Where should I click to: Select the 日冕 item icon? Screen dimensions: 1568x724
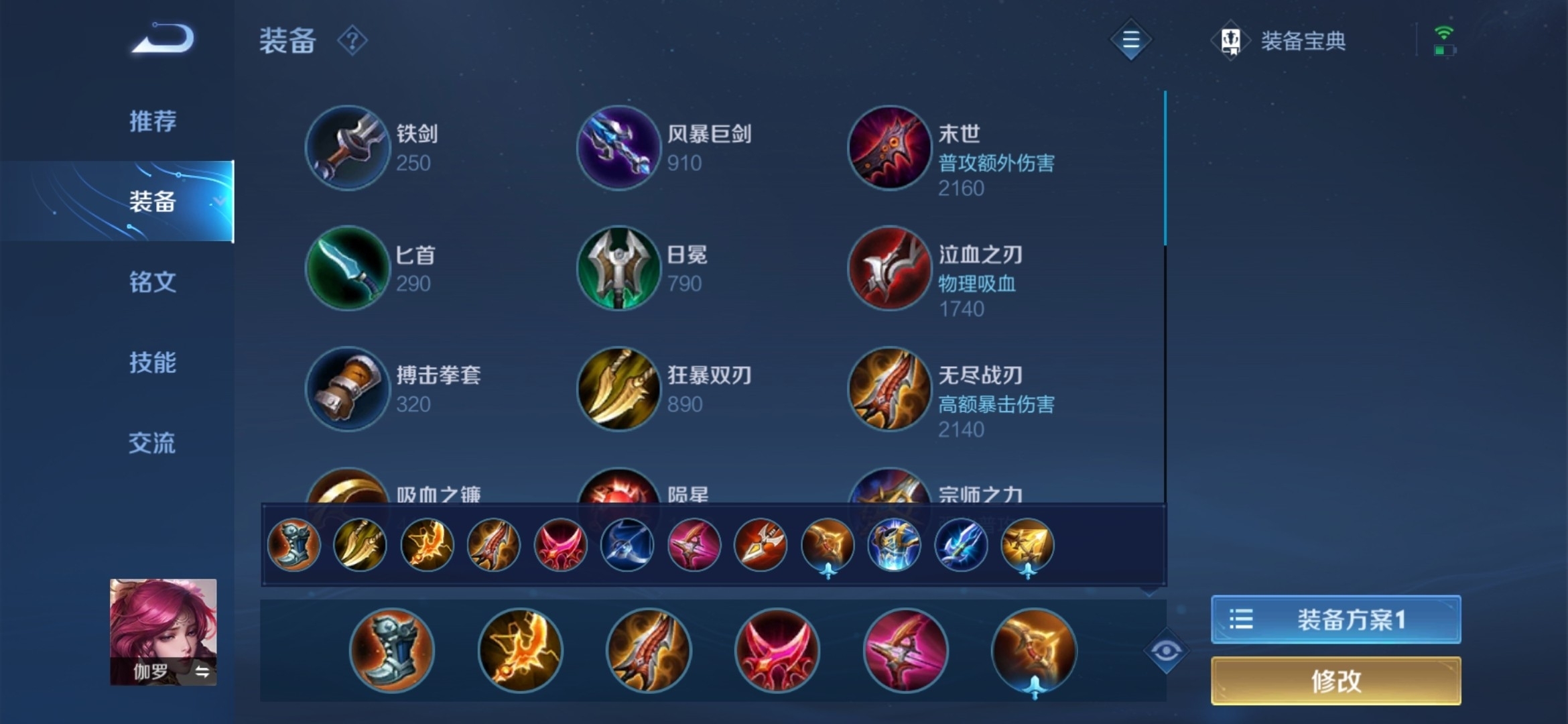pyautogui.click(x=618, y=268)
